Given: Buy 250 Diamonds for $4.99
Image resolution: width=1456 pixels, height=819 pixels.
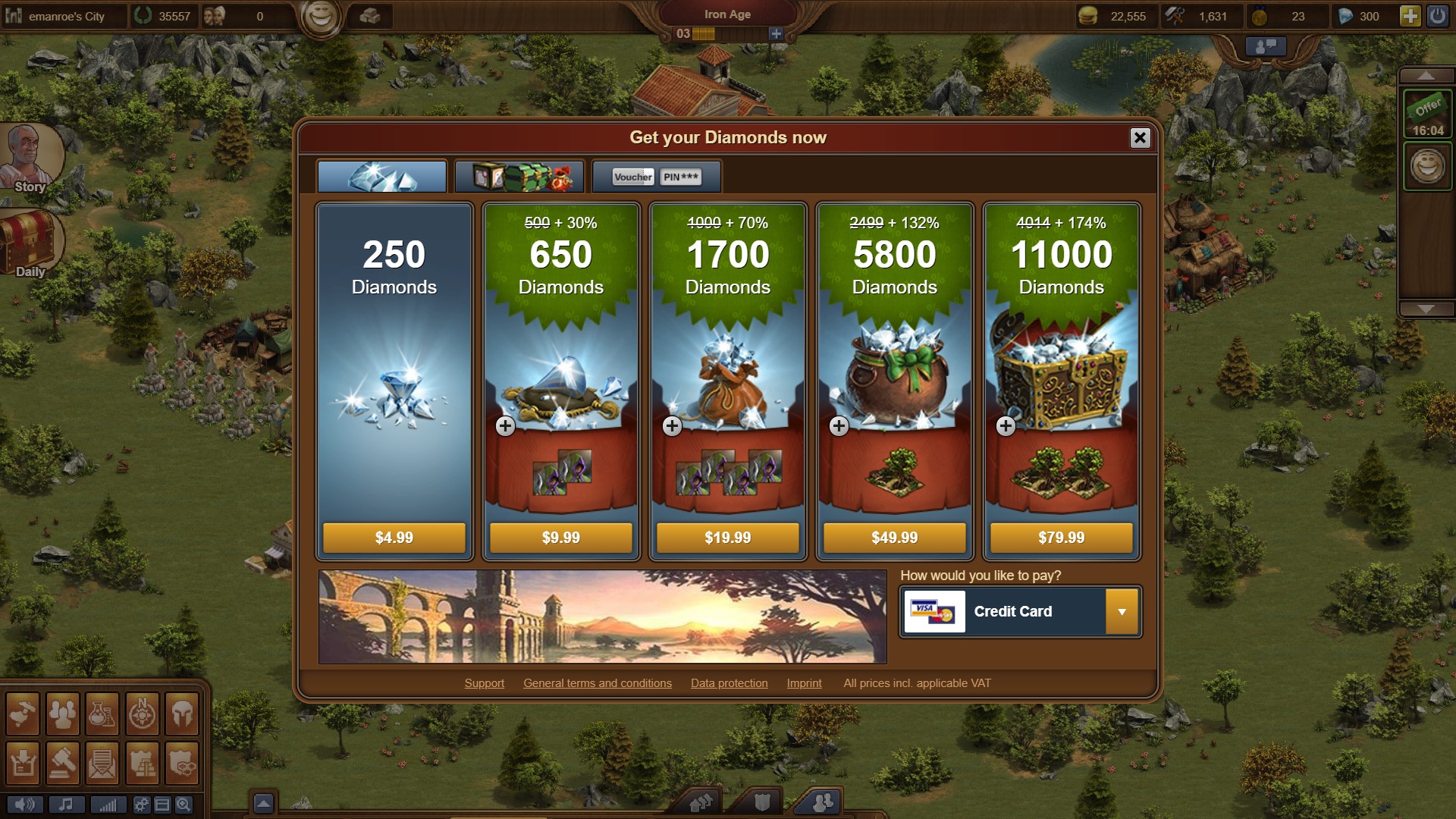Looking at the screenshot, I should point(394,538).
